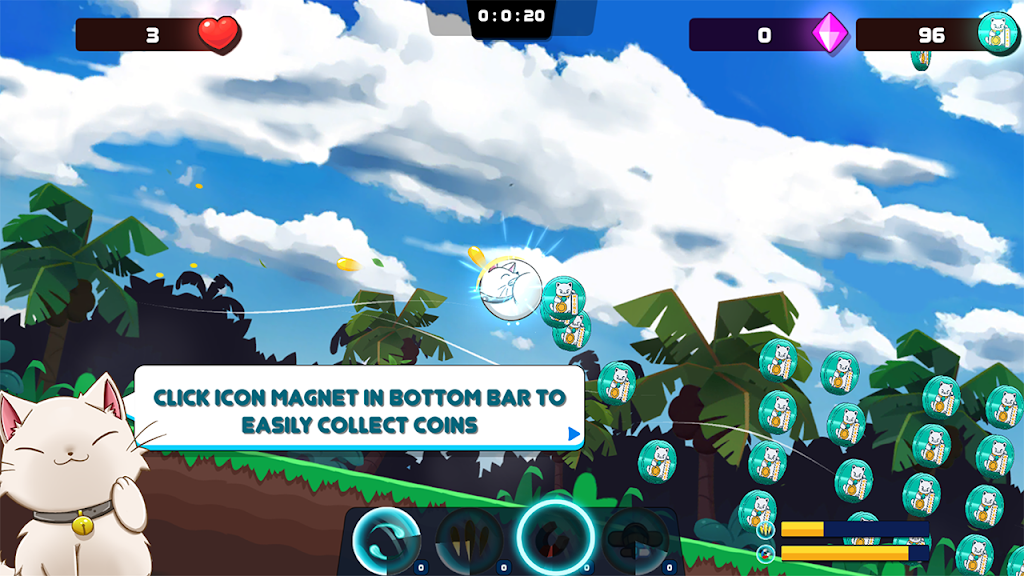Viewport: 1024px width, 576px height.
Task: Advance the tutorial with the blue arrow
Action: 574,433
